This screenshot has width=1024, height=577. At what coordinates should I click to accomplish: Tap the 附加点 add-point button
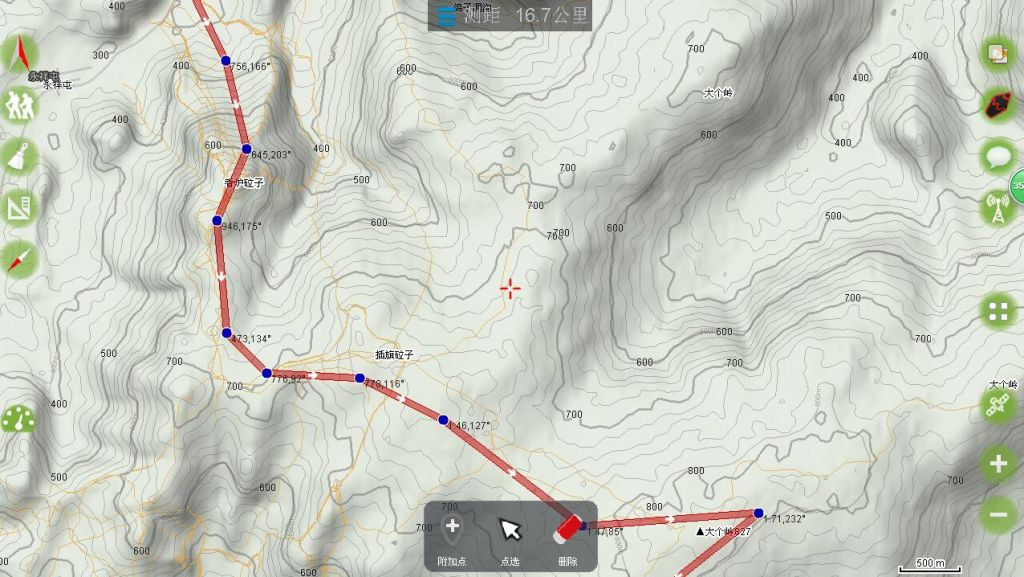coord(452,537)
